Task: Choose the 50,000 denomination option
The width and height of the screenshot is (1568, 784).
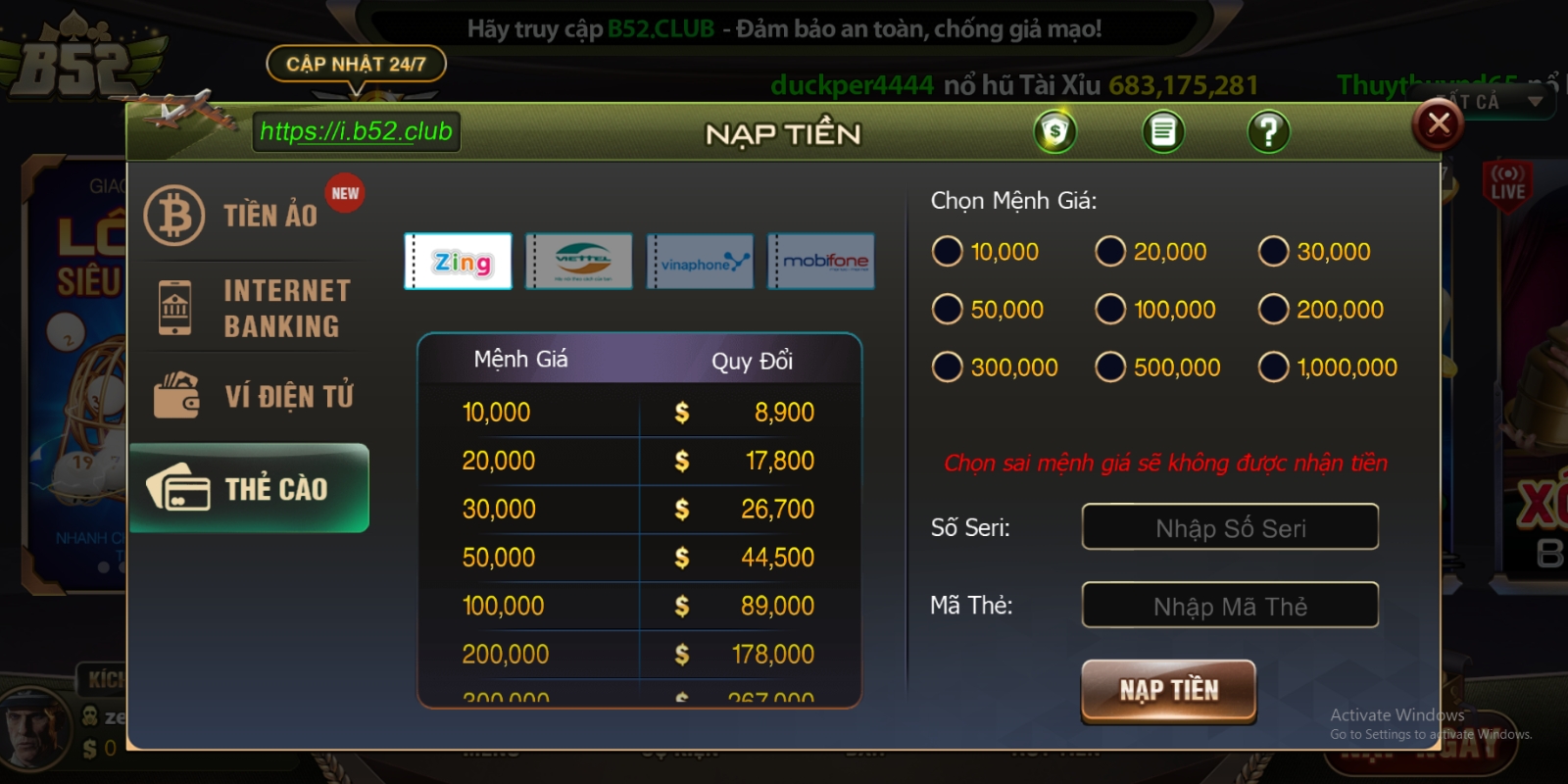Action: point(948,310)
